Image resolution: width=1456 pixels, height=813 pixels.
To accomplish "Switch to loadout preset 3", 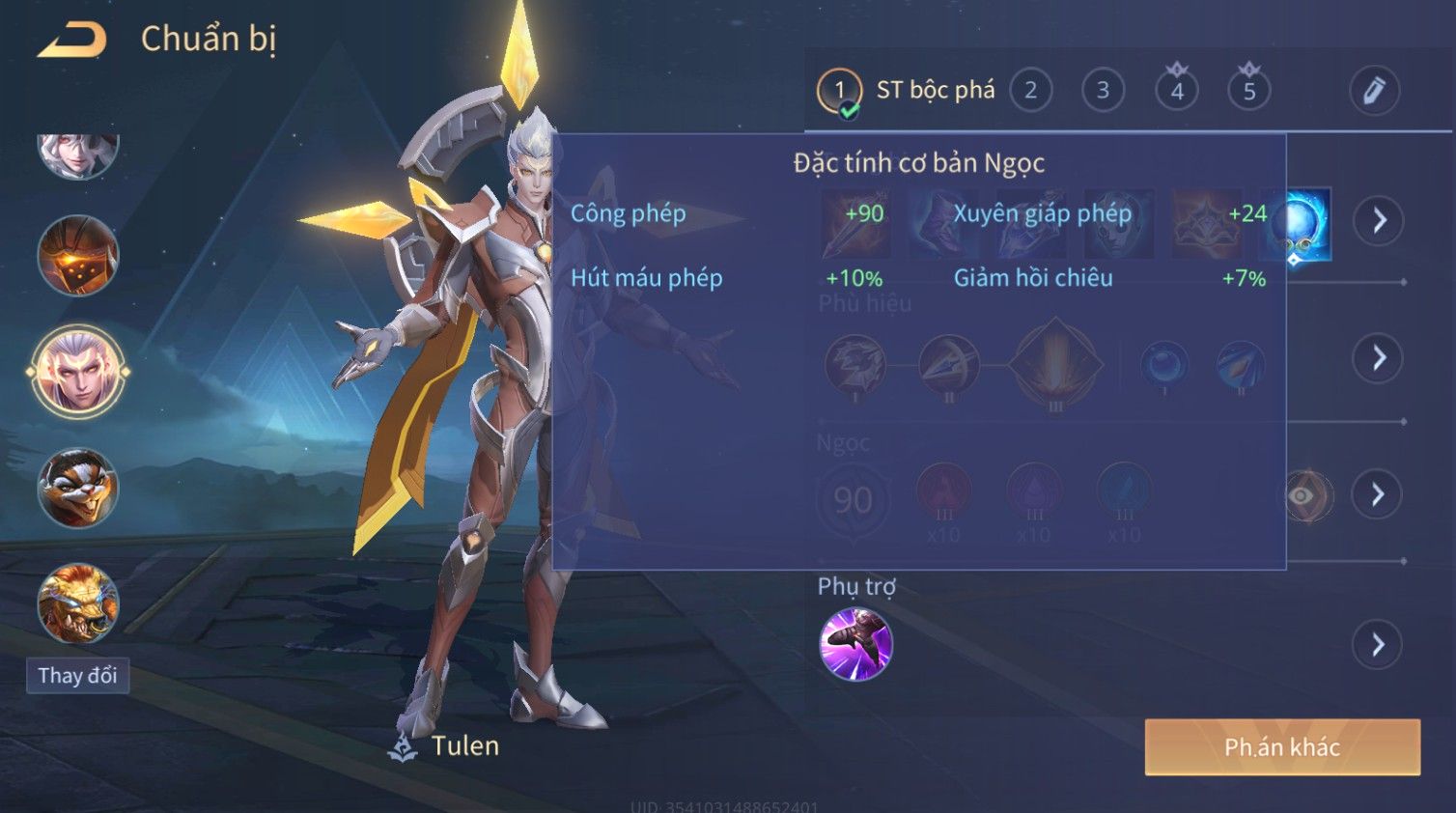I will coord(1103,91).
